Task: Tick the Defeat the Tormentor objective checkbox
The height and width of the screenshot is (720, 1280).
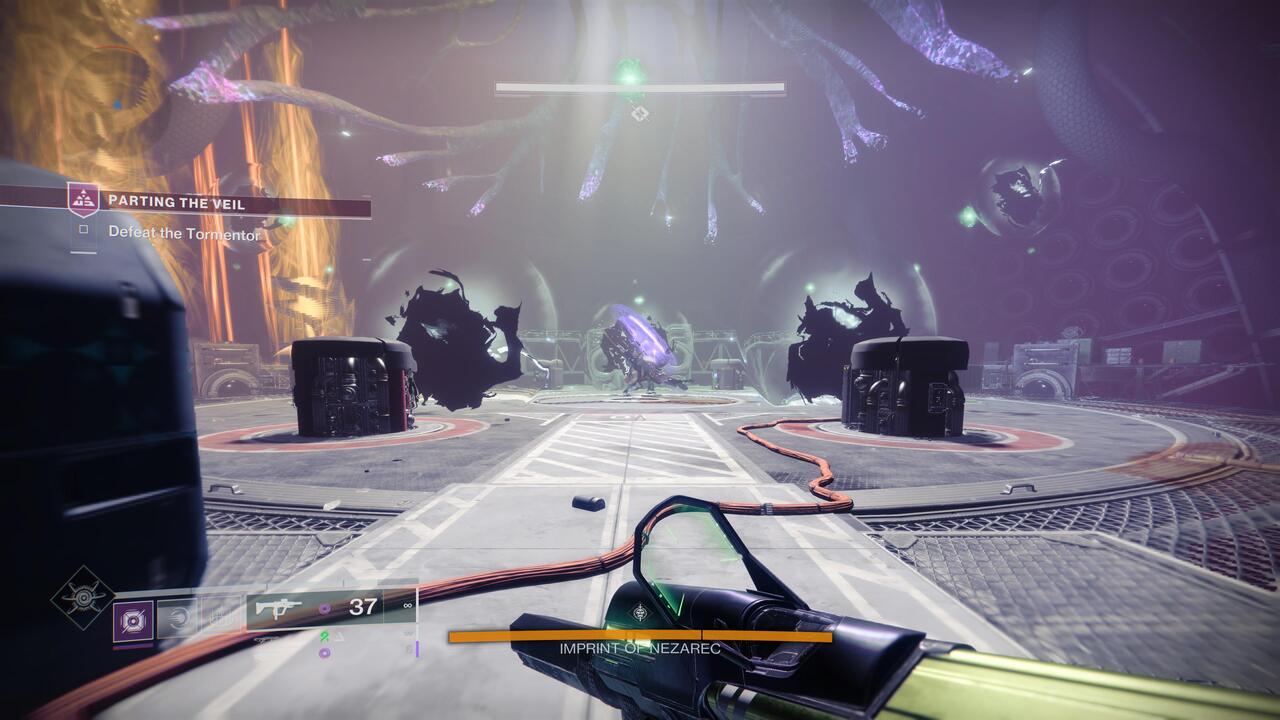Action: tap(85, 231)
